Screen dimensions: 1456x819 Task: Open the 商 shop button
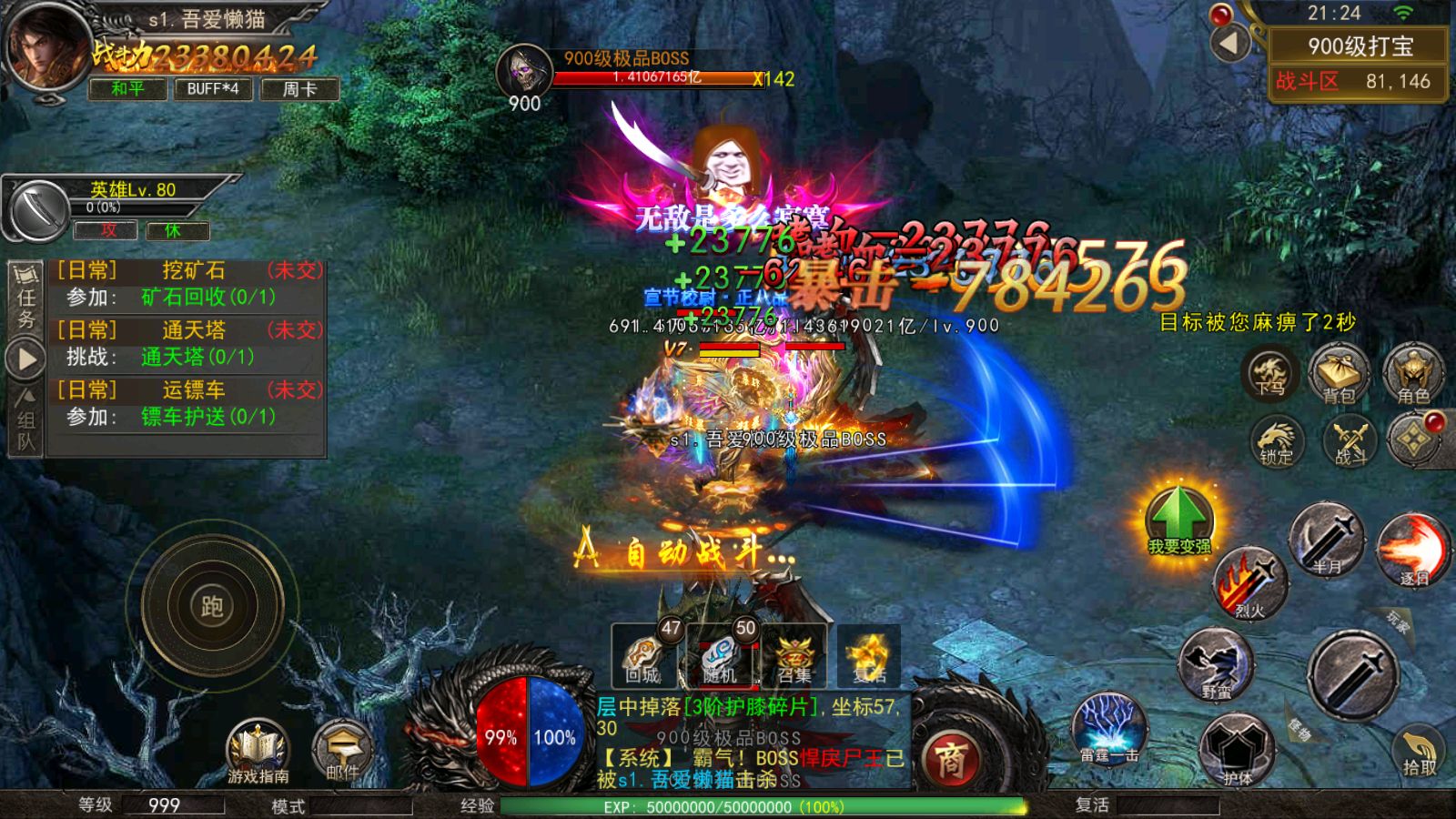[949, 759]
